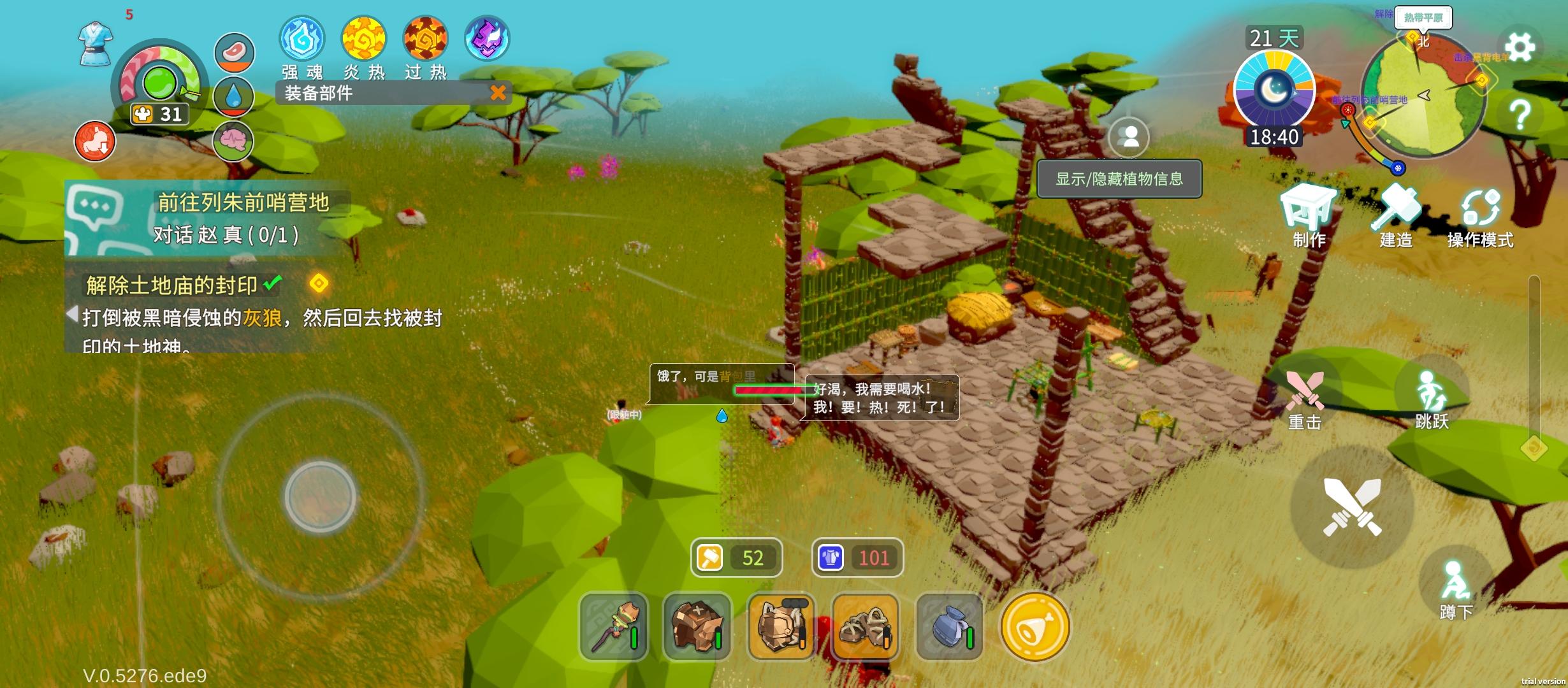This screenshot has height=688, width=1568.
Task: Tap the large crossed swords attack button
Action: (1352, 507)
